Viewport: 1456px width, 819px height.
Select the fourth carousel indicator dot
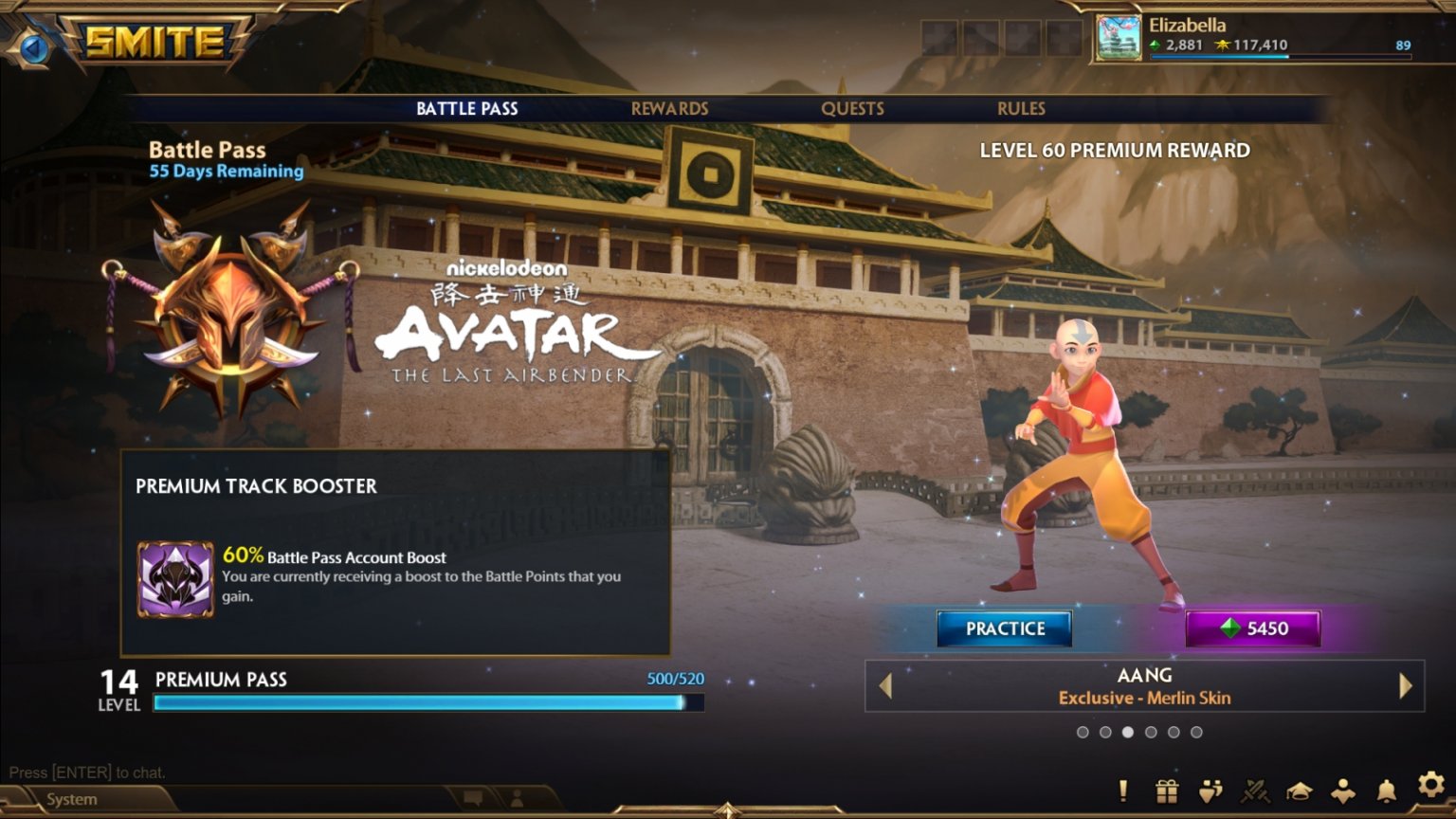(1152, 732)
